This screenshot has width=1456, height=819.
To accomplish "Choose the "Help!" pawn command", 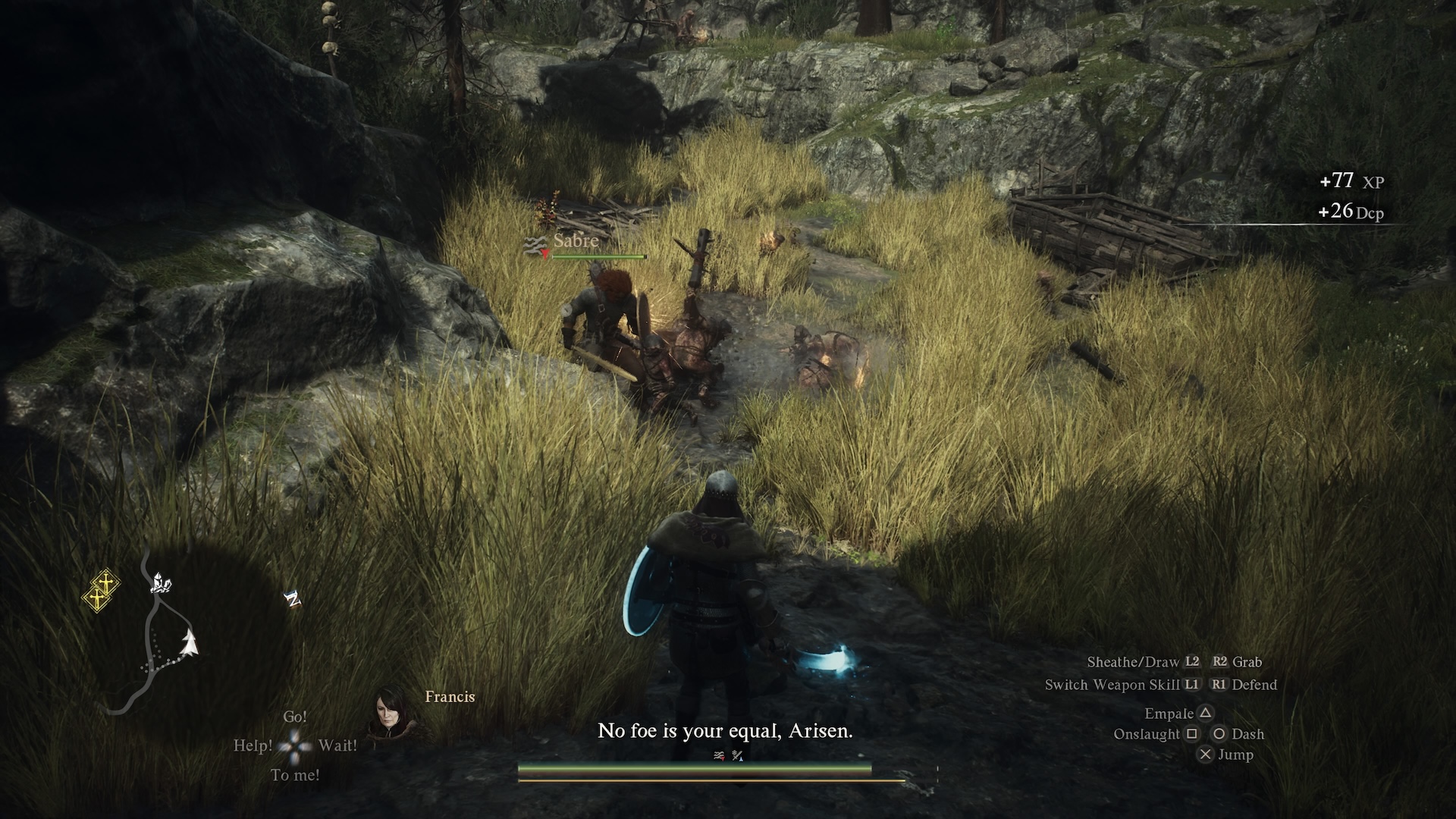I will pos(253,745).
